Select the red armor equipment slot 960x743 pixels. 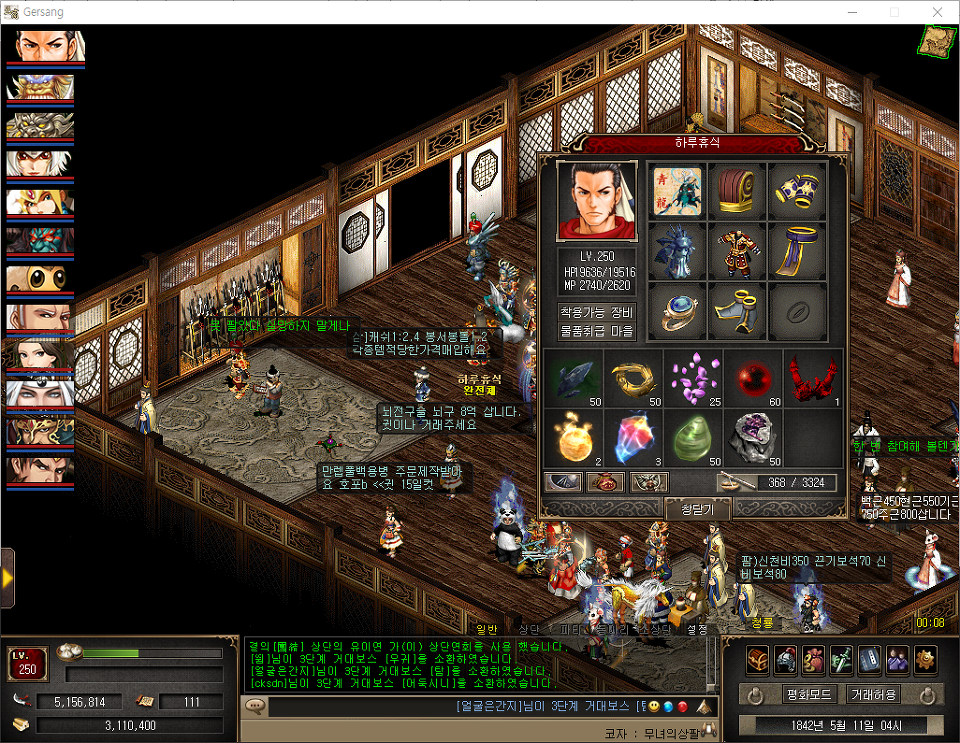(x=737, y=250)
